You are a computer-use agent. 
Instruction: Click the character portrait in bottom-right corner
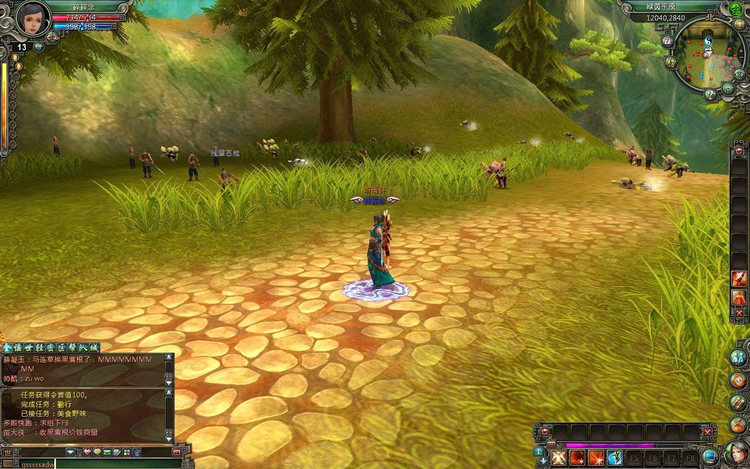point(738,453)
